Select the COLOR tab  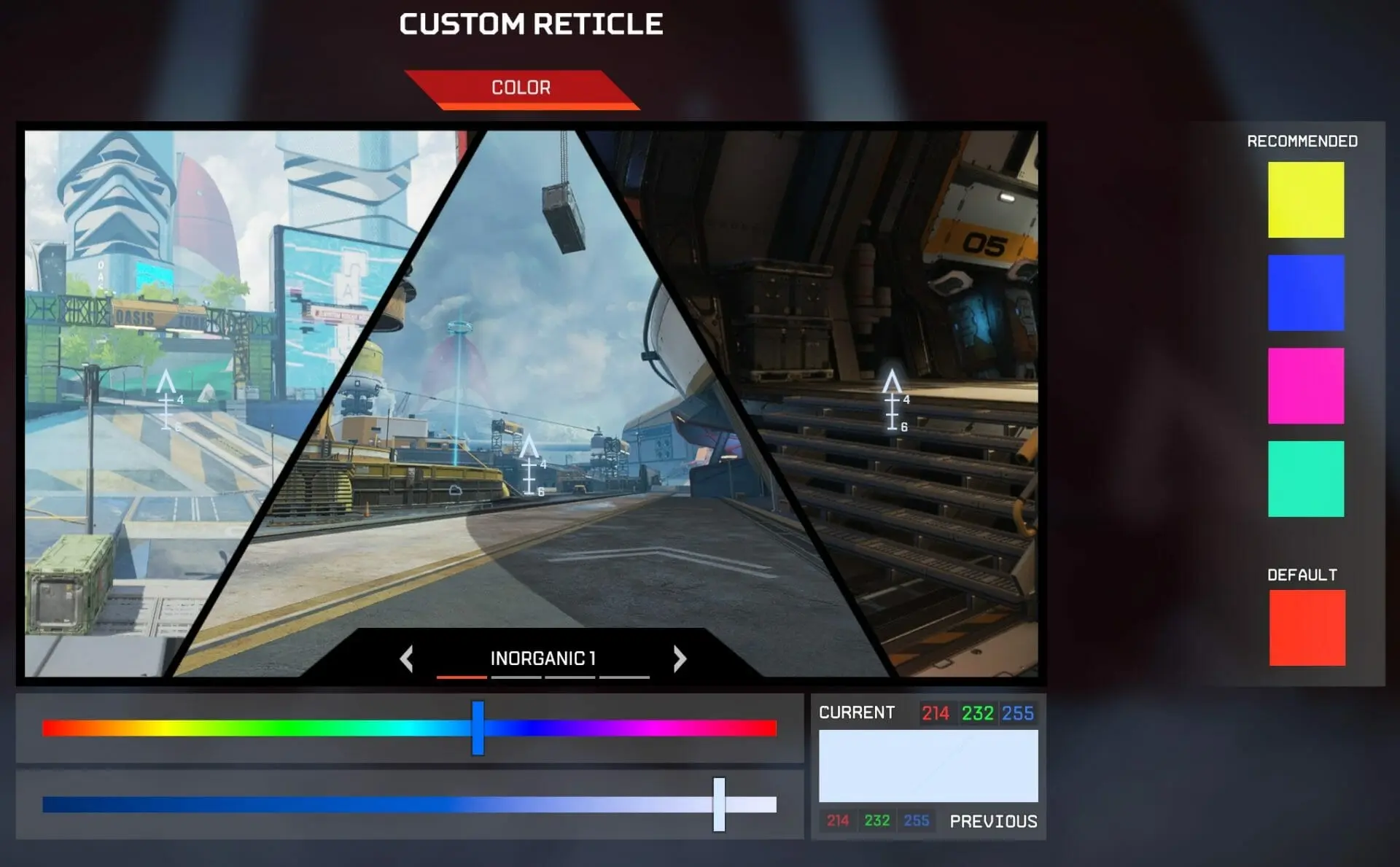[x=523, y=88]
